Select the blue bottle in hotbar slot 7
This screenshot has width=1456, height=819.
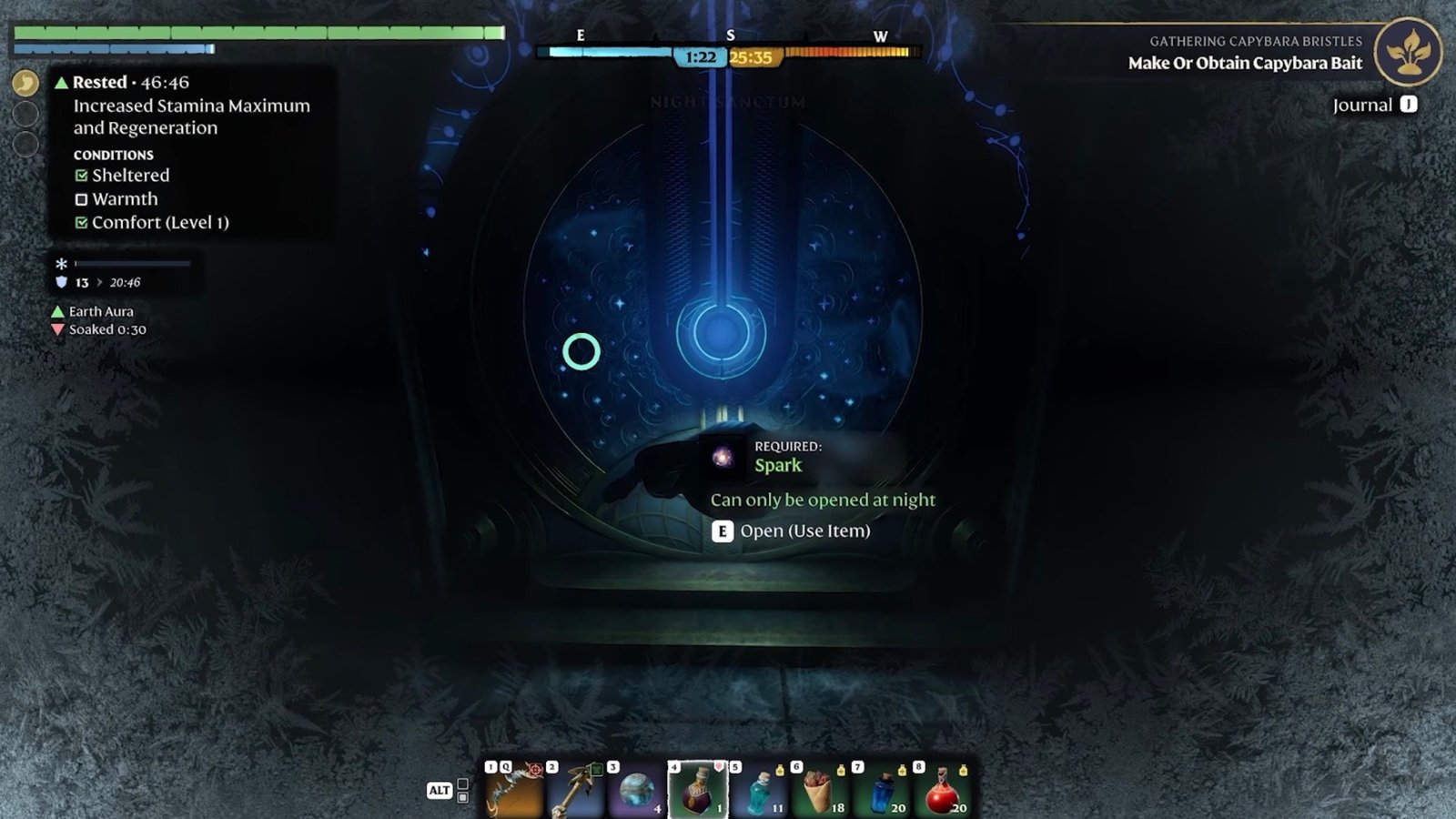pyautogui.click(x=882, y=792)
